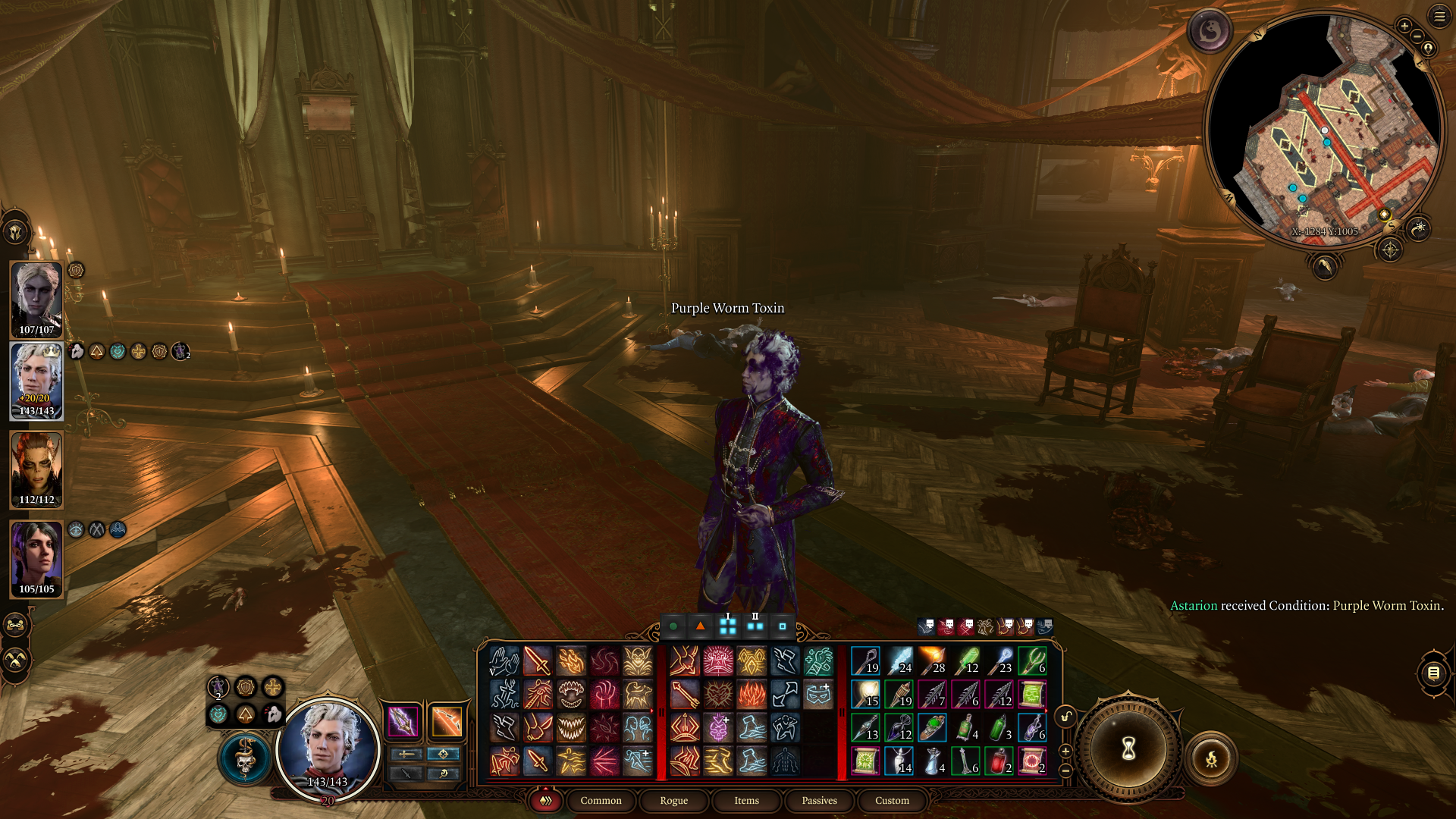1456x819 pixels.
Task: Select Shadowheart's party portrait
Action: (36, 559)
